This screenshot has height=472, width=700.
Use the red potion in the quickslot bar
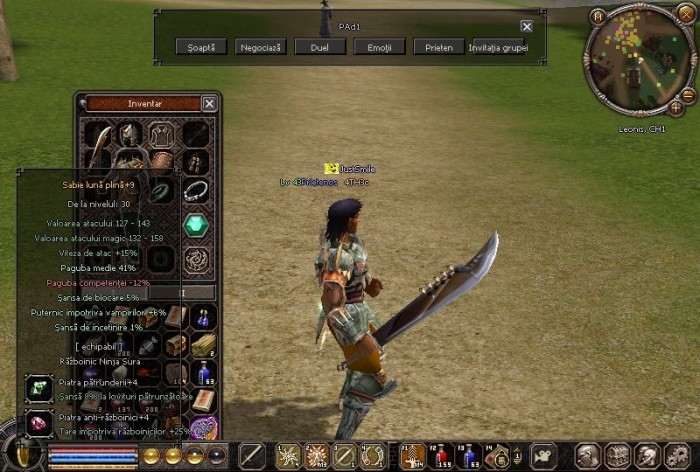point(442,456)
